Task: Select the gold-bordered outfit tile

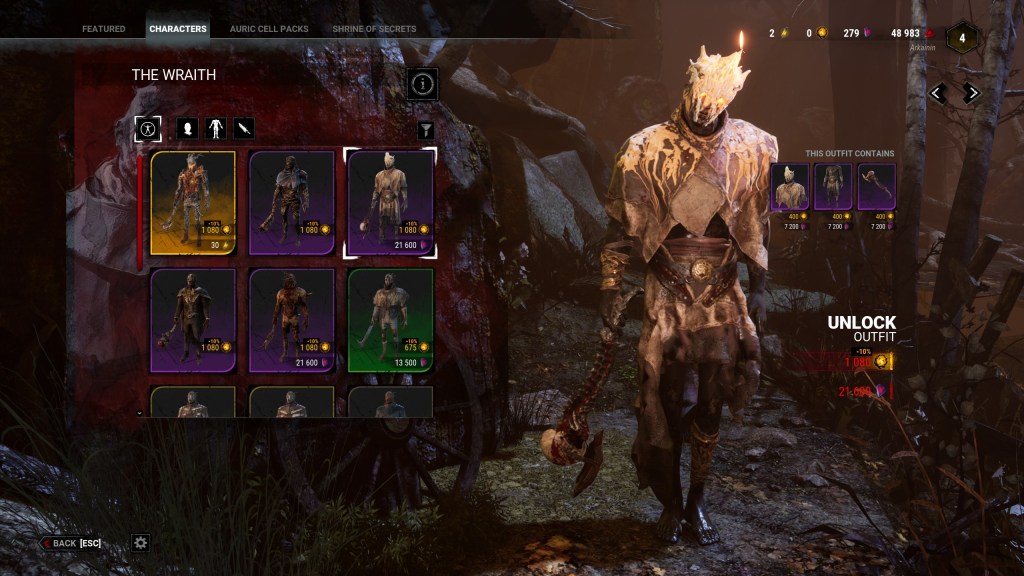Action: click(193, 202)
